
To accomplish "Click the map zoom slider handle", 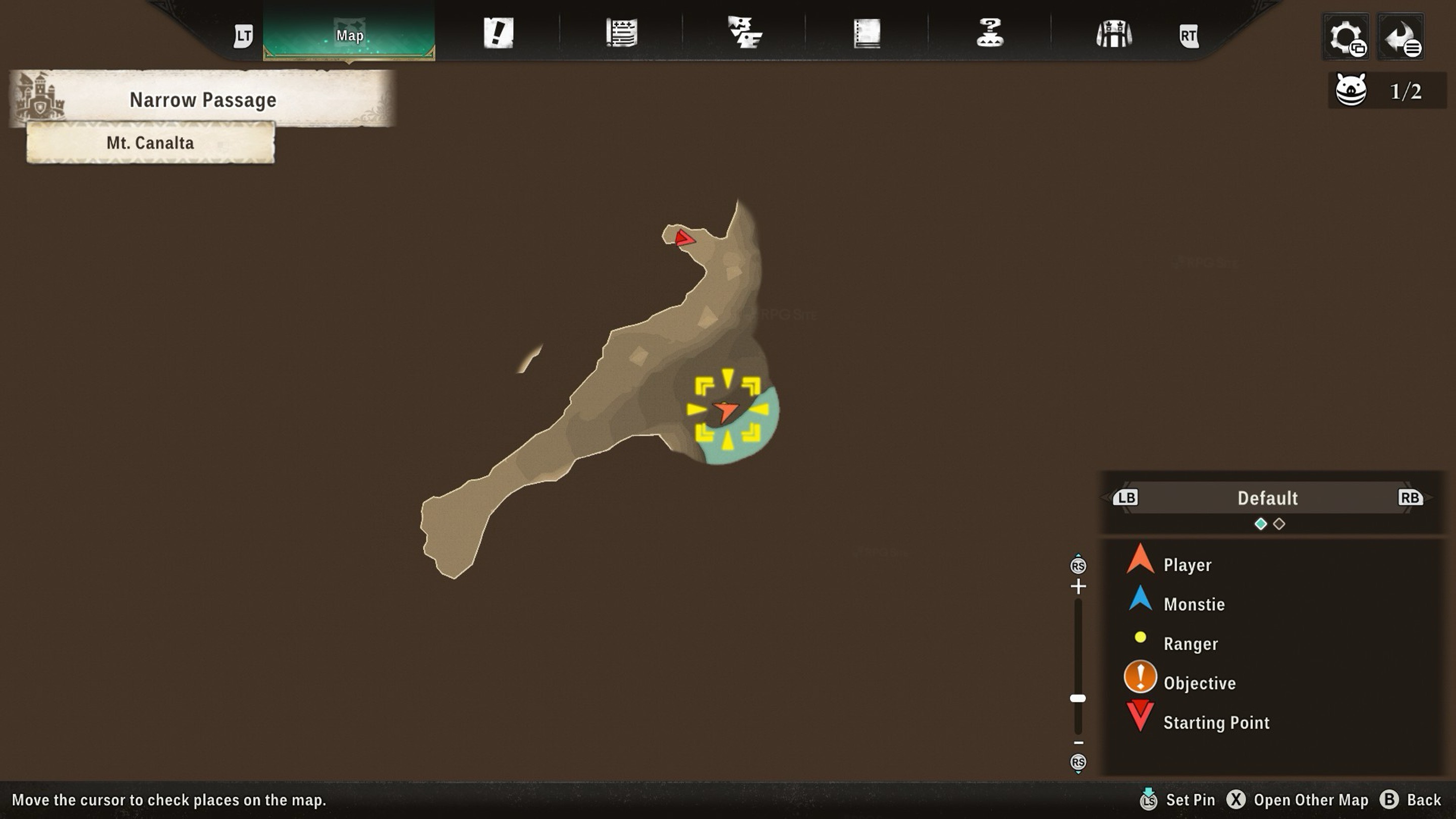I will tap(1078, 698).
